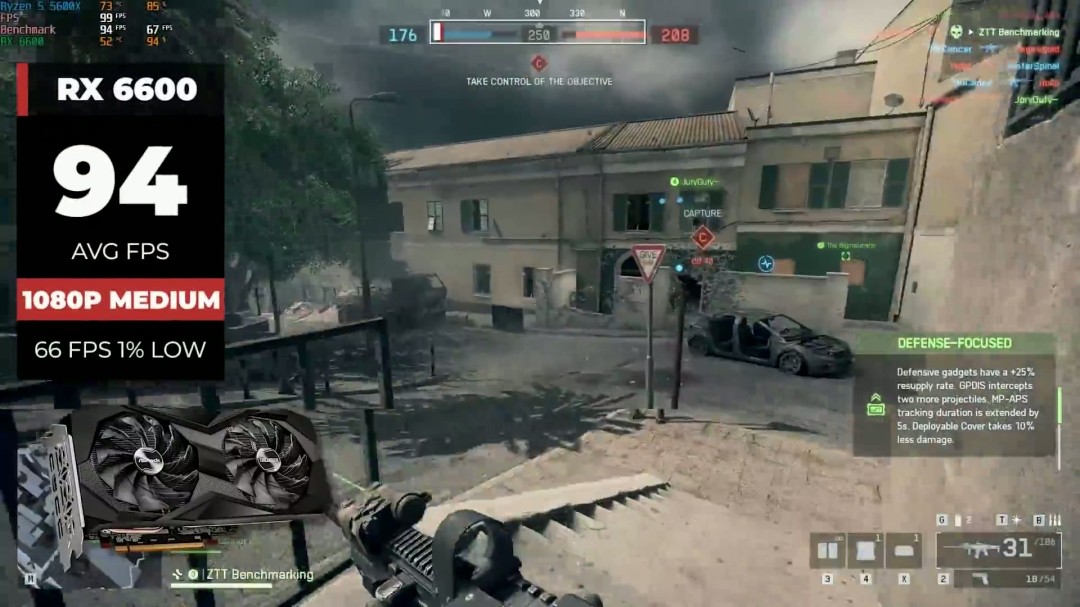1080x607 pixels.
Task: Select the ammo pouch gadget slot
Action: [x=828, y=550]
